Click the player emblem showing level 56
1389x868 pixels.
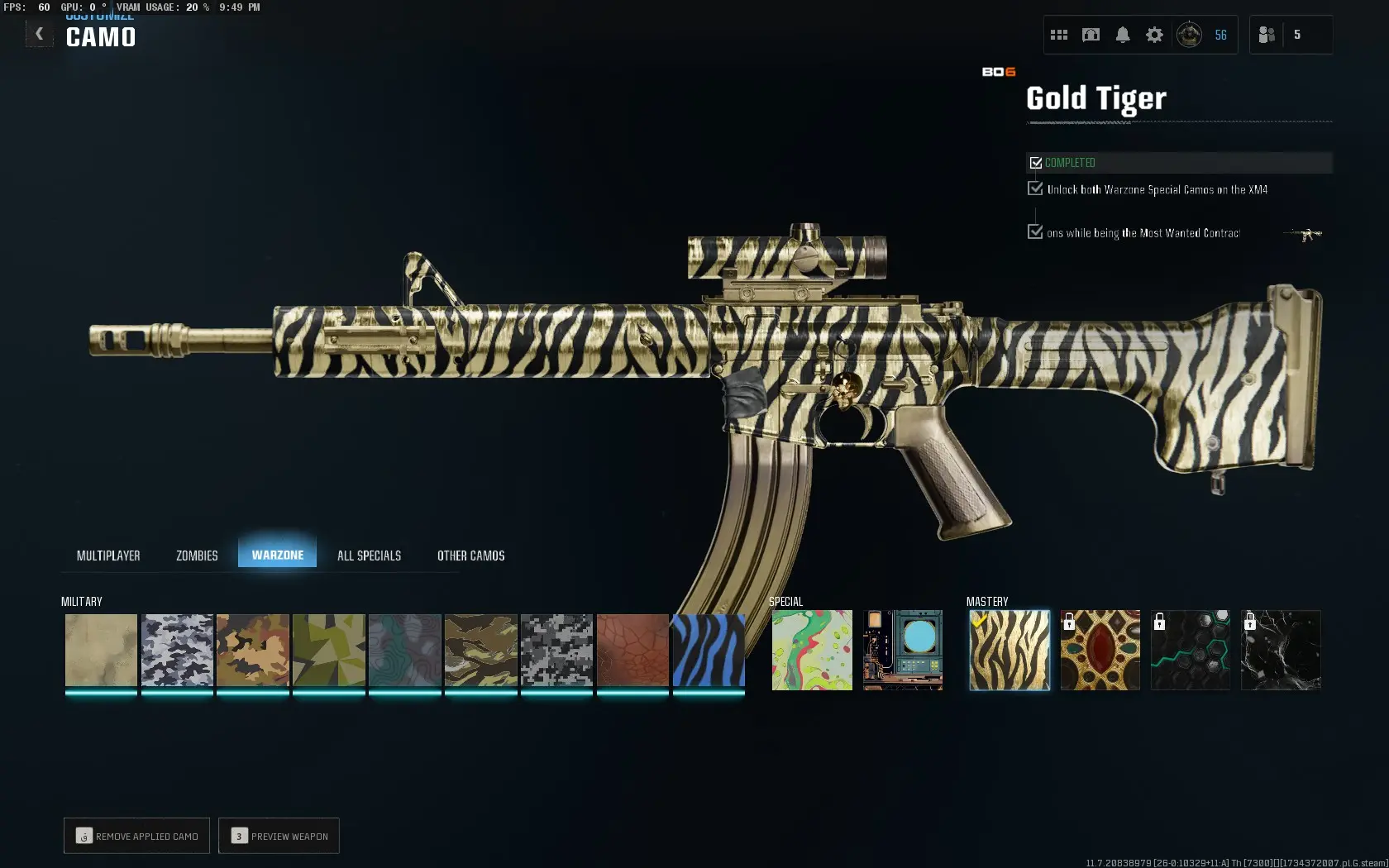pyautogui.click(x=1190, y=35)
